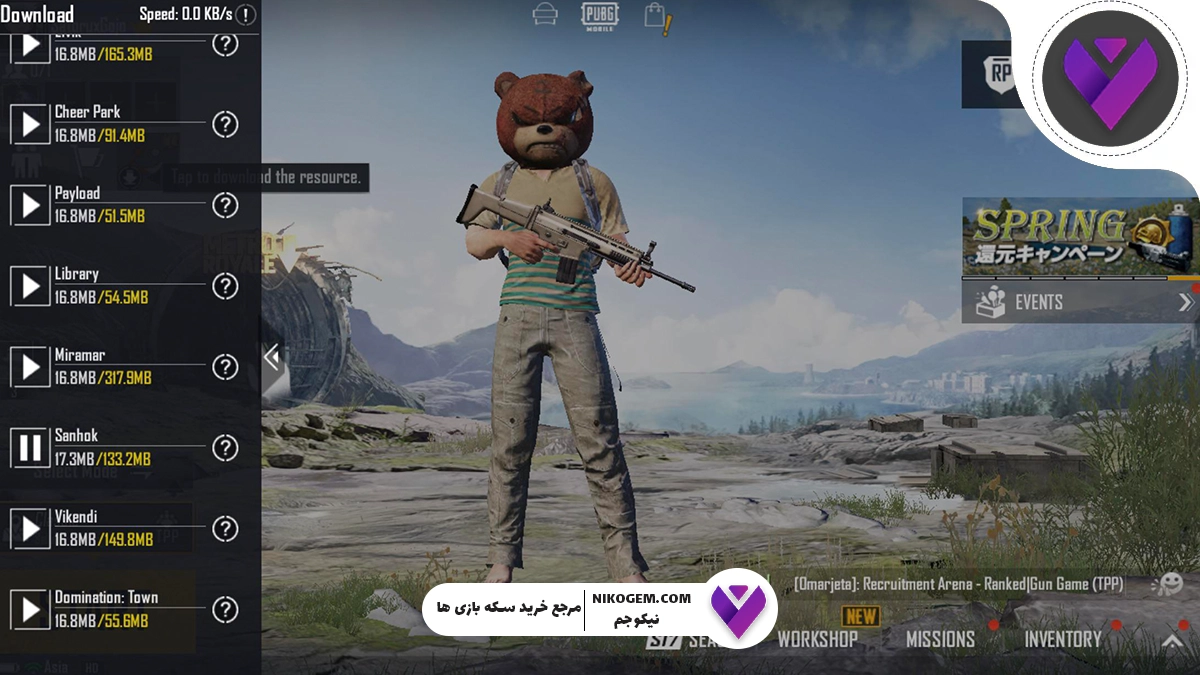Open the shopping bag icon at top
The width and height of the screenshot is (1200, 675).
click(x=656, y=16)
